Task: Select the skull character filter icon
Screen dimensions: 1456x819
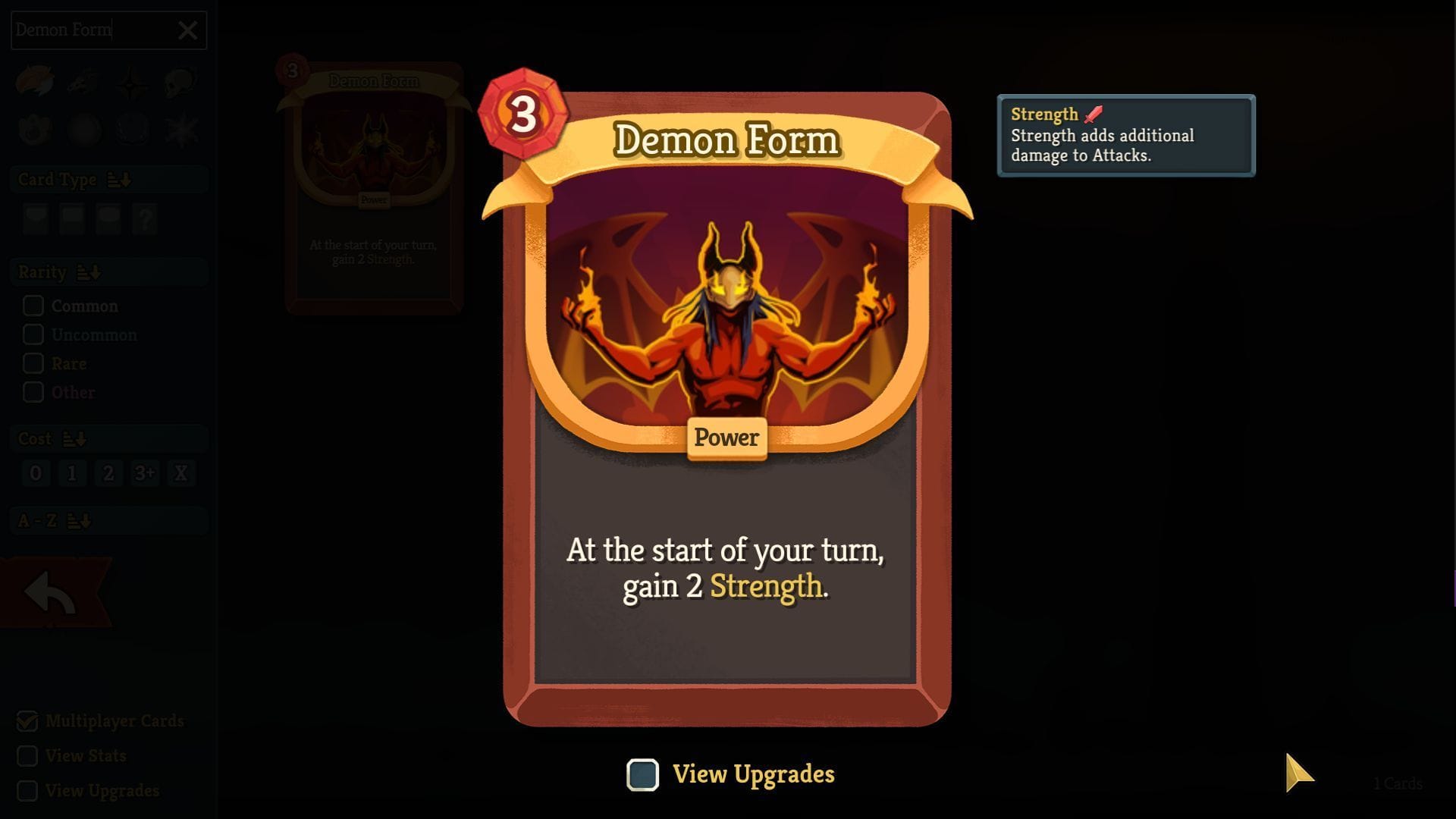Action: (179, 82)
